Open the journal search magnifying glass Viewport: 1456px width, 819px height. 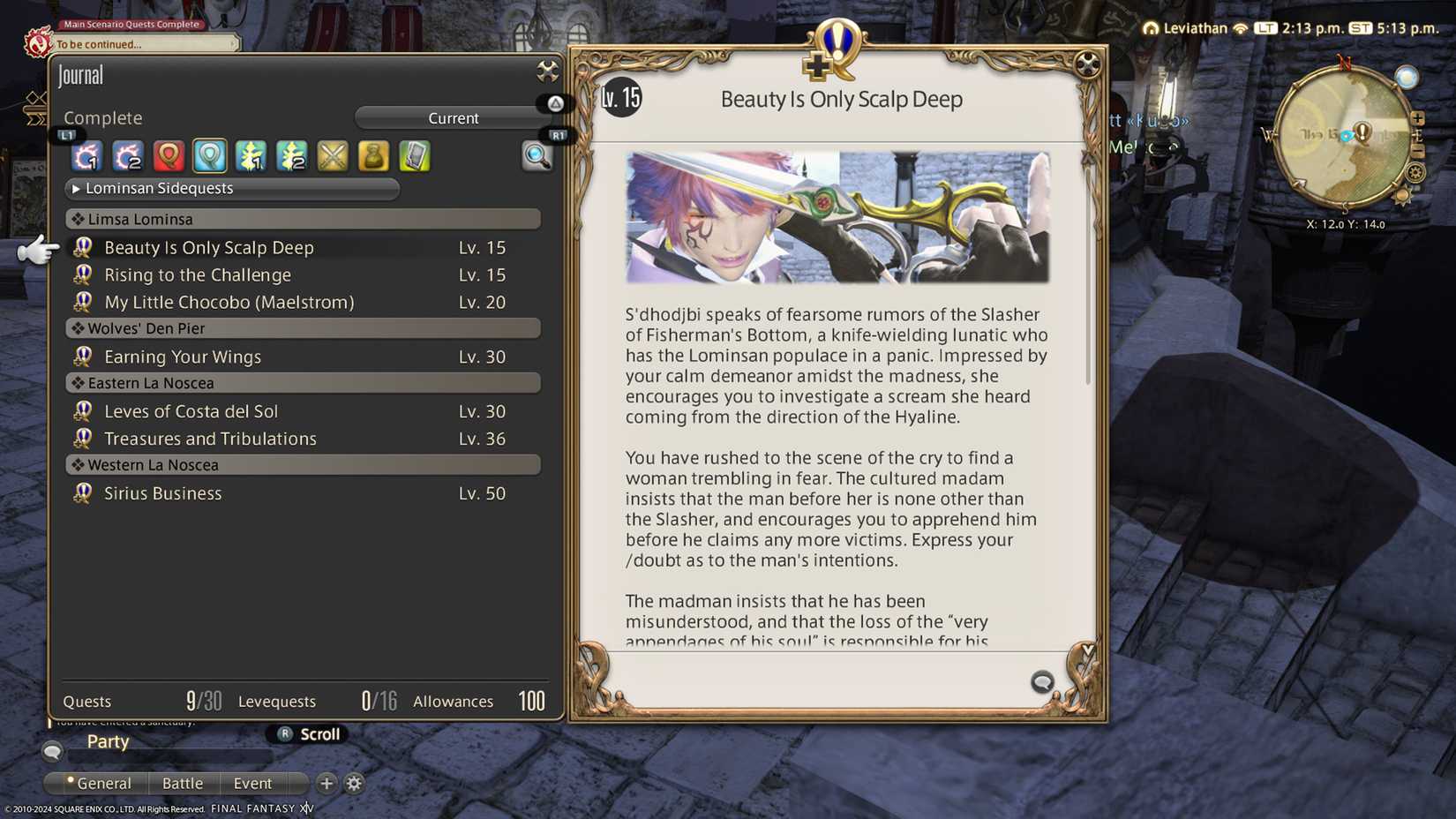coord(538,156)
